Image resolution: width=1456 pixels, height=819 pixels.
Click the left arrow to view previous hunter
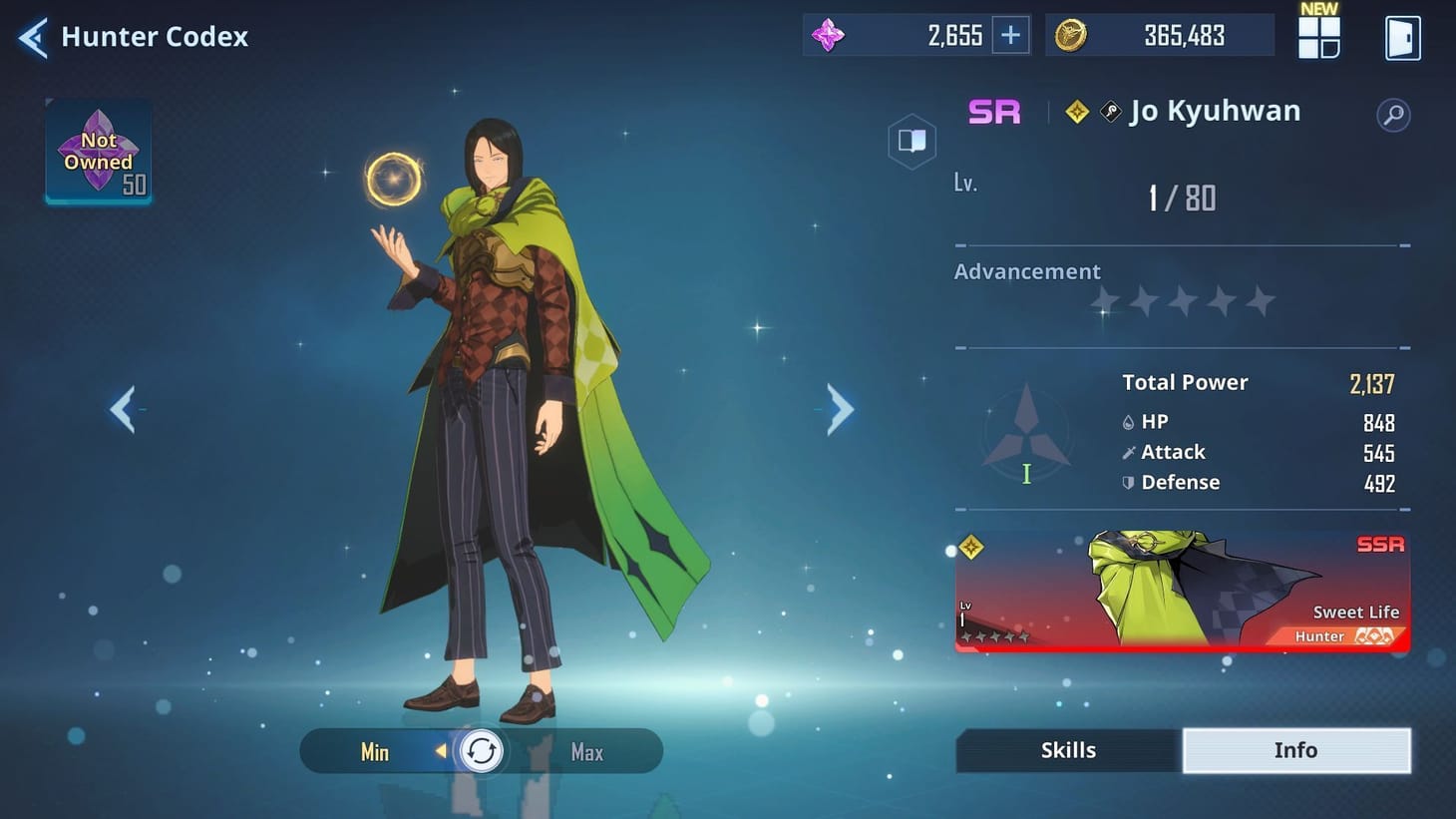pos(124,409)
